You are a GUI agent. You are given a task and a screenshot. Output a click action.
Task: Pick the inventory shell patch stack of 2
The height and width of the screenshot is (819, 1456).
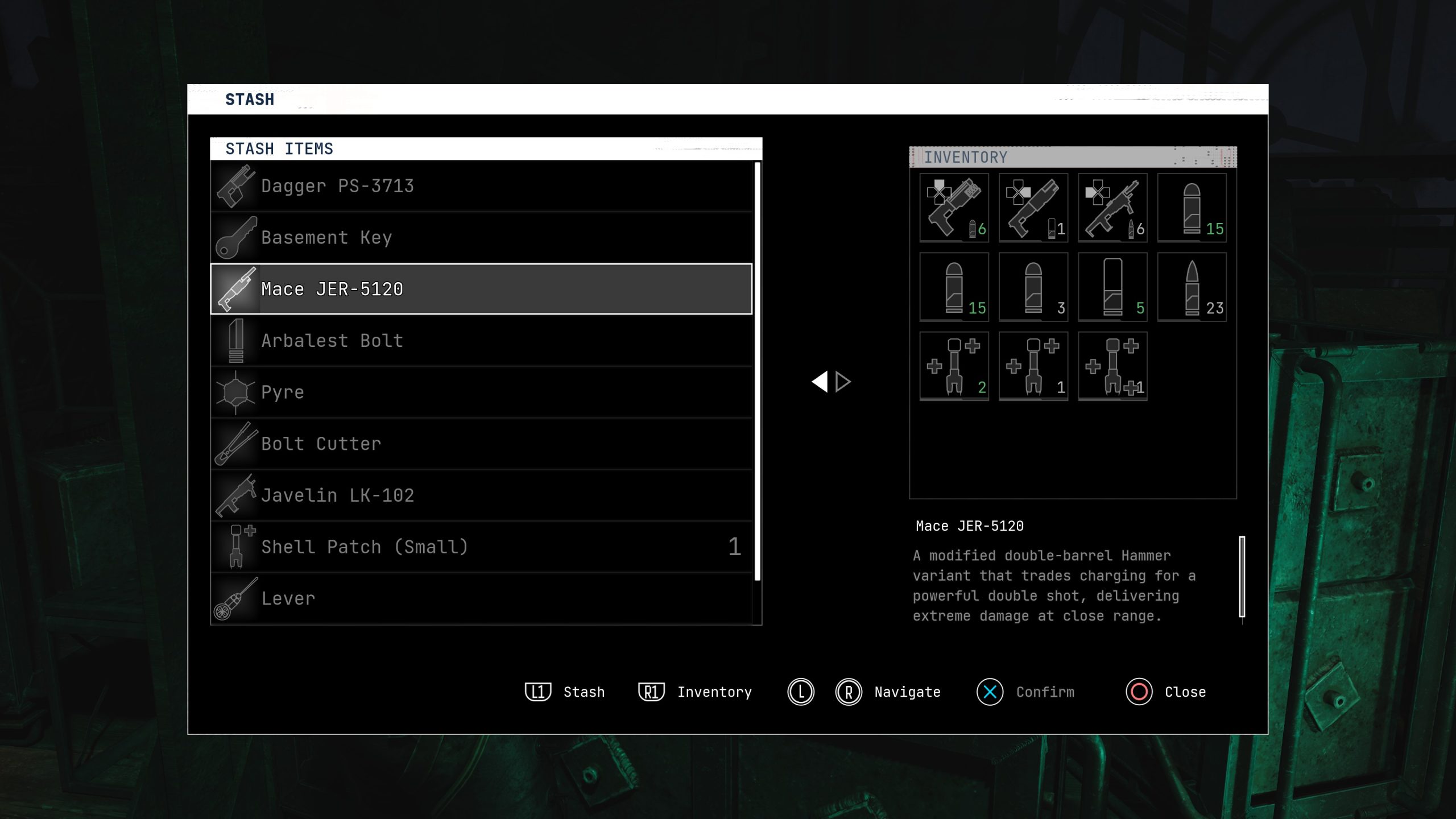coord(954,366)
